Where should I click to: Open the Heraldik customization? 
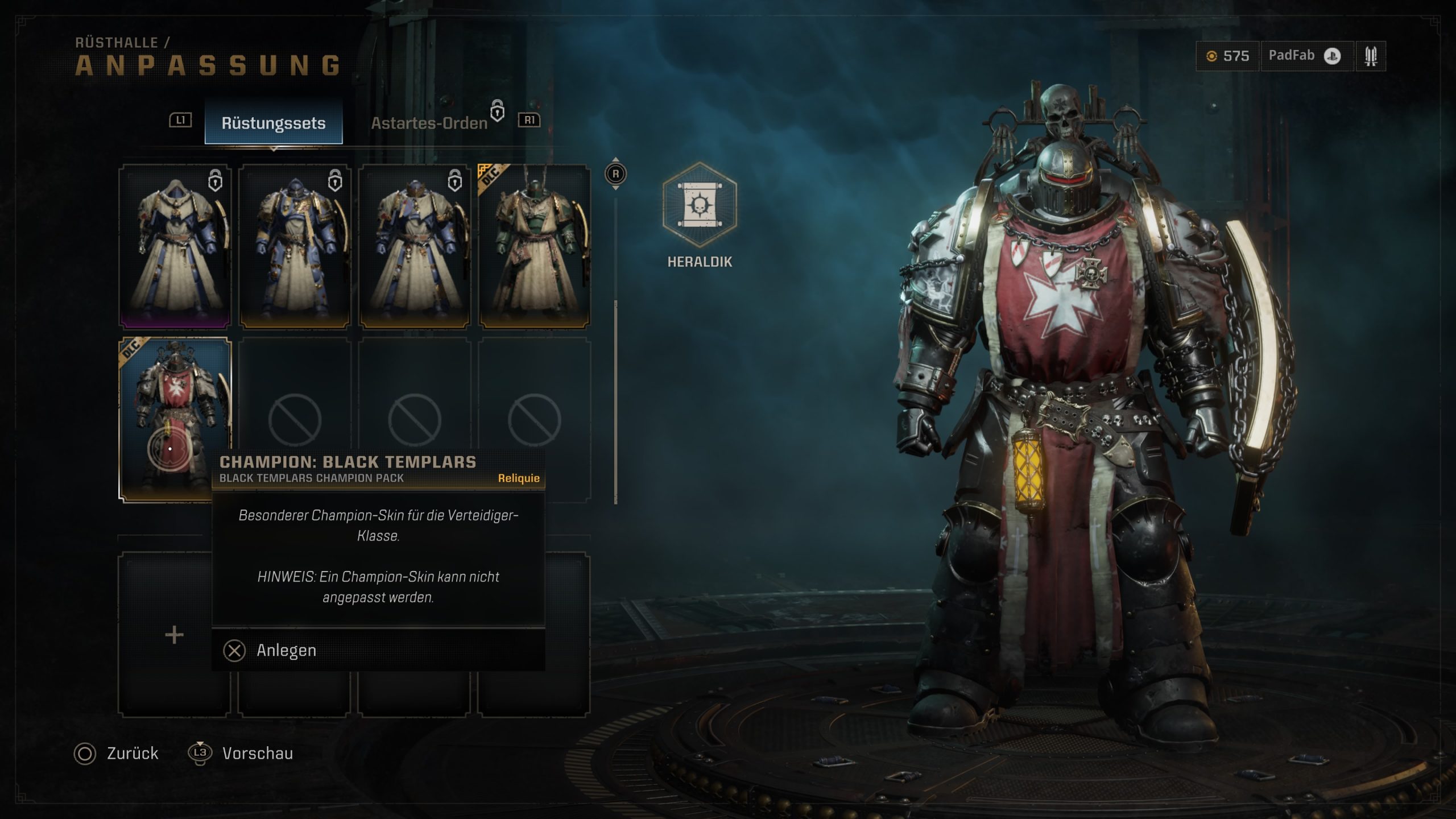tap(700, 205)
